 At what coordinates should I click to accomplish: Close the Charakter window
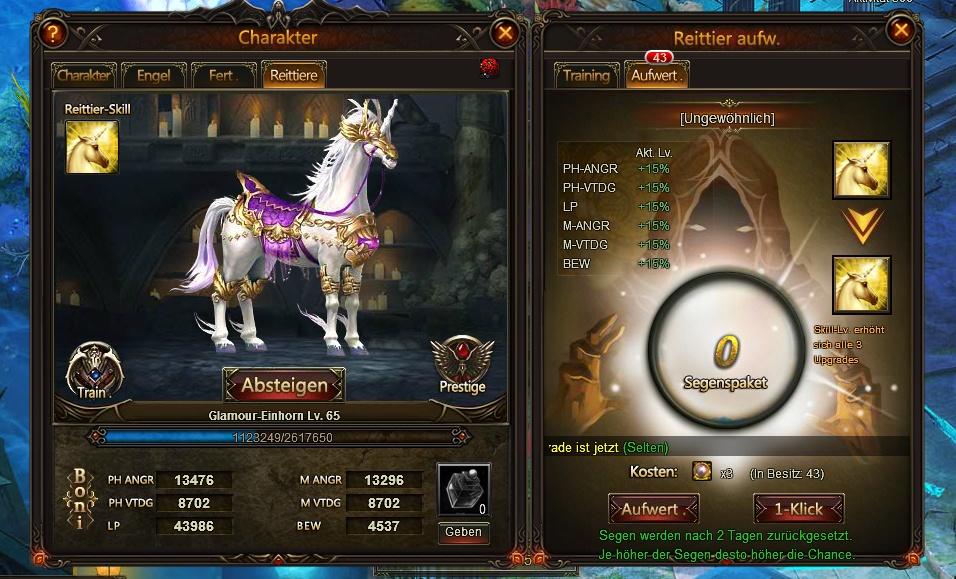pos(505,33)
